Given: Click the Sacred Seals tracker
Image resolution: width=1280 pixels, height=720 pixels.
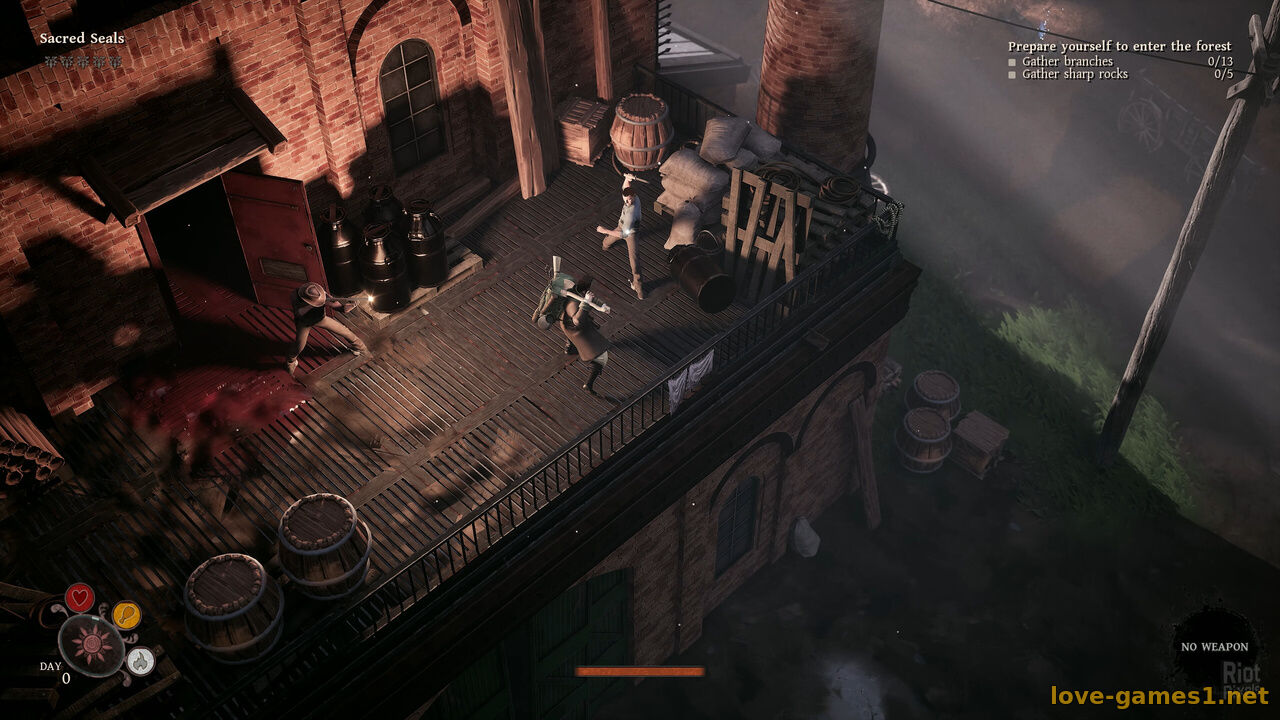Looking at the screenshot, I should click(x=82, y=38).
